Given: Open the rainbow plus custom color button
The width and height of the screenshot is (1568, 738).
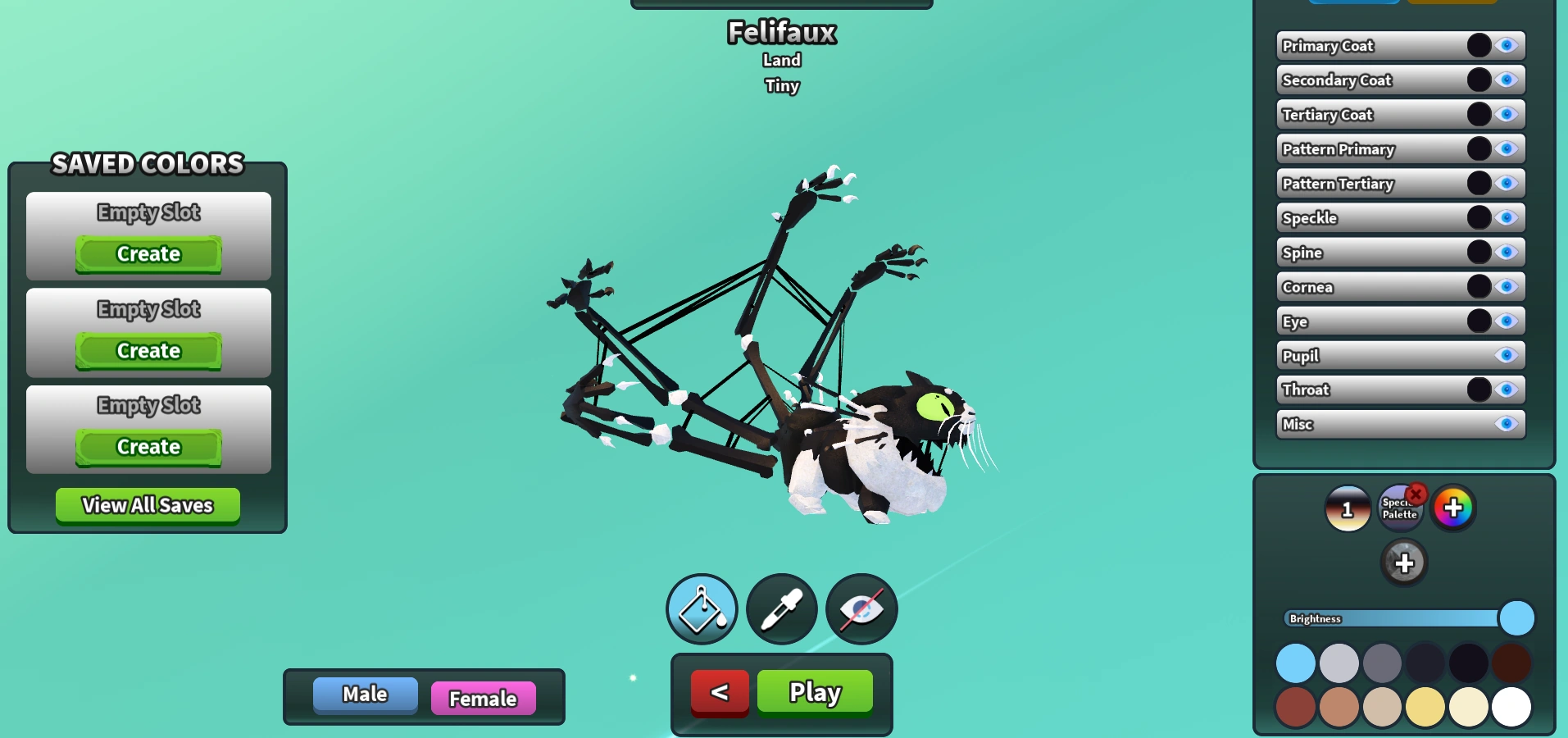Looking at the screenshot, I should (1452, 508).
